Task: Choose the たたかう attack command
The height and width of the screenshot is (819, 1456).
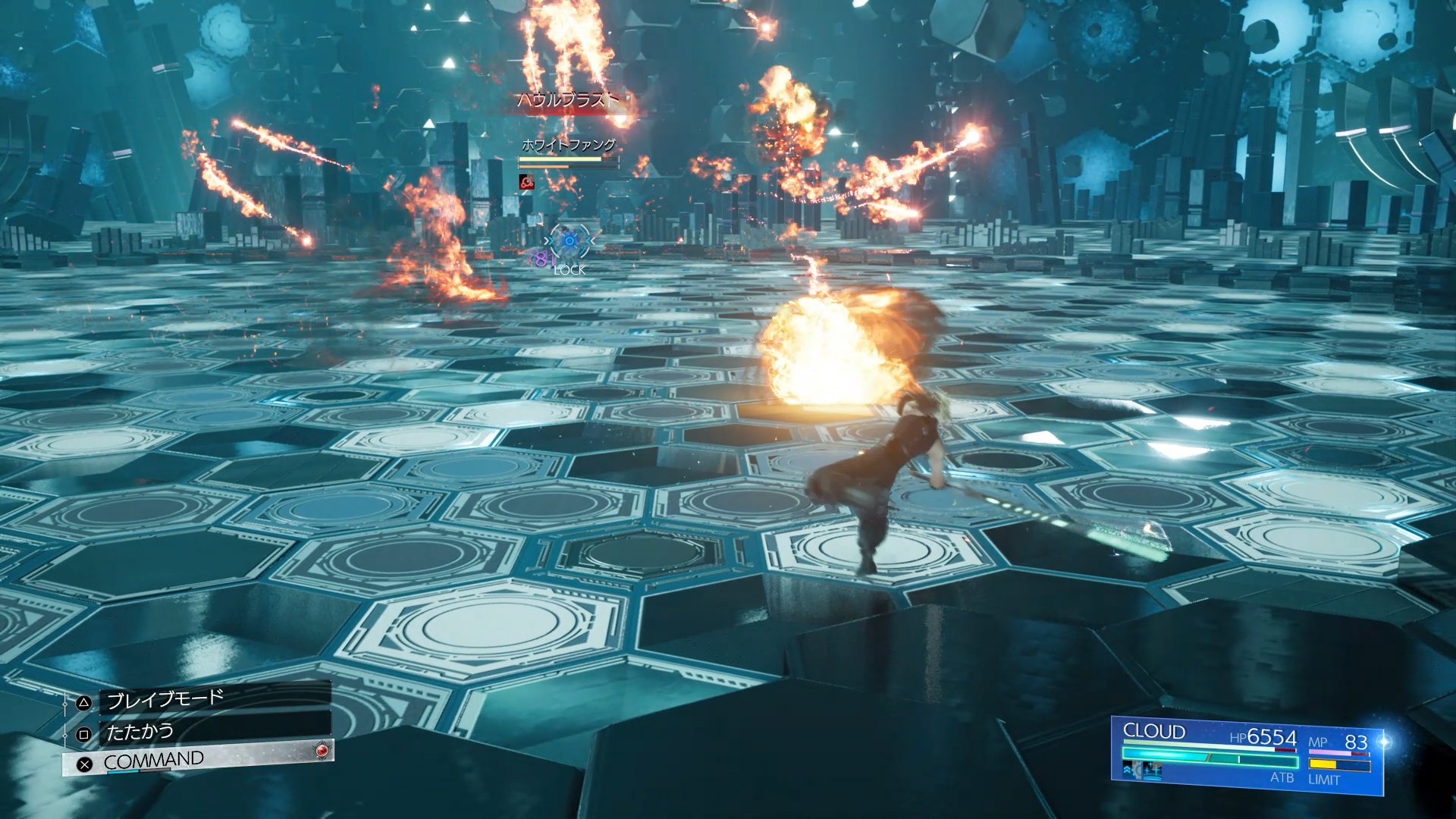Action: pyautogui.click(x=199, y=733)
